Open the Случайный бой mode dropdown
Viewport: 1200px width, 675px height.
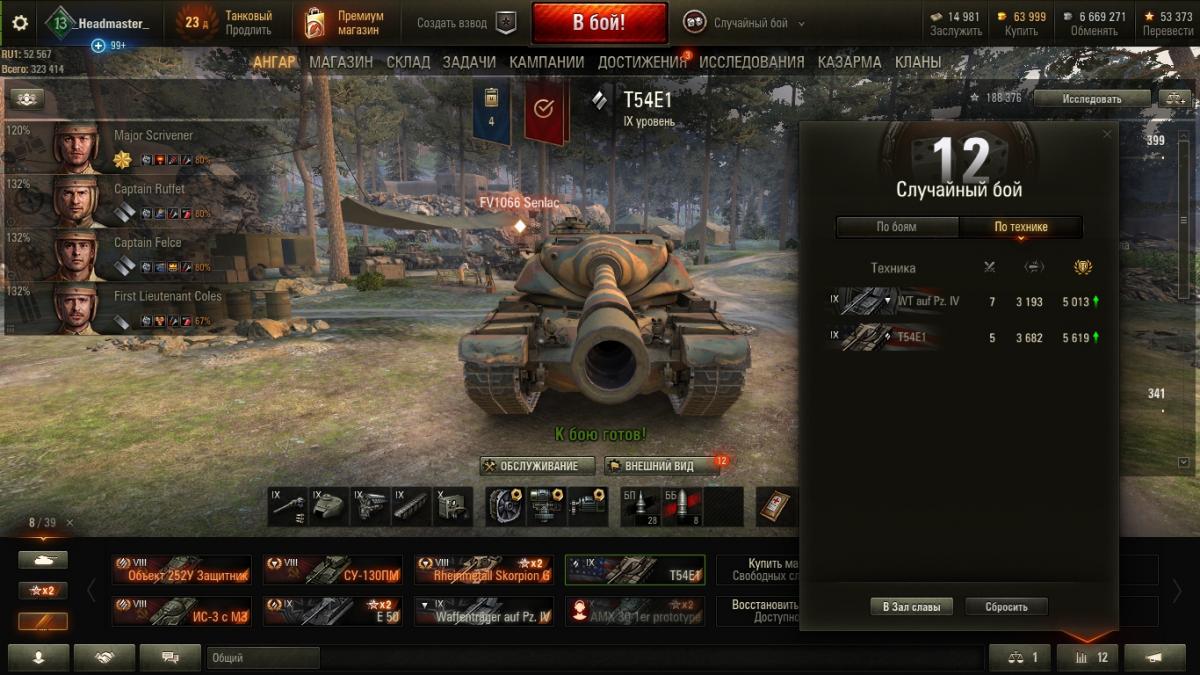(x=745, y=23)
